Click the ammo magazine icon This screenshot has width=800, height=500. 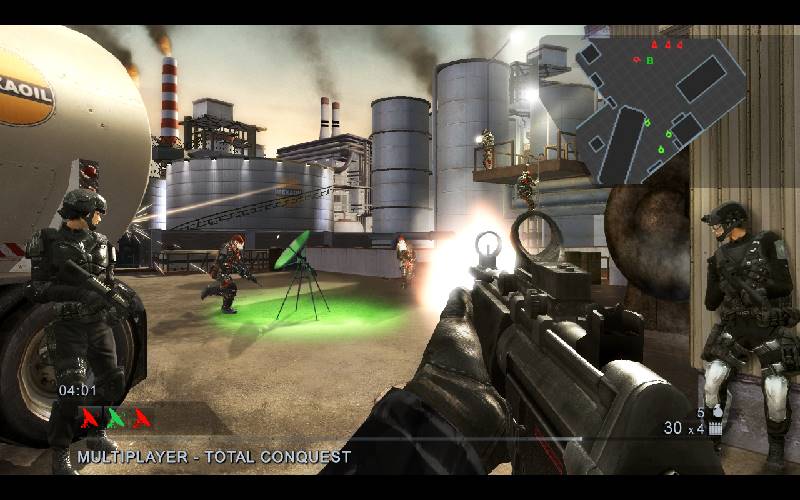[715, 429]
